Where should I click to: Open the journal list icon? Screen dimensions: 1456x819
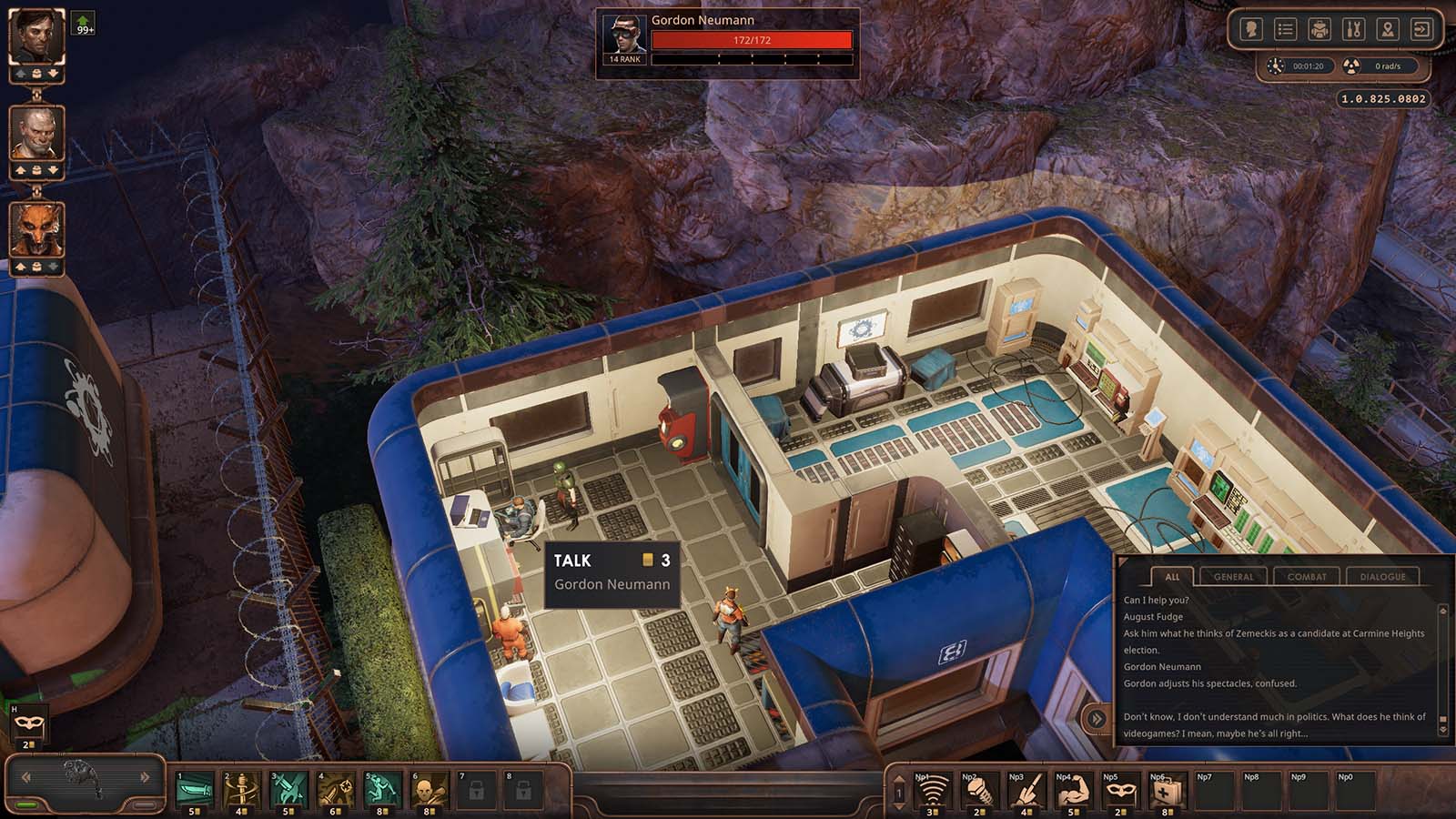coord(1285,30)
